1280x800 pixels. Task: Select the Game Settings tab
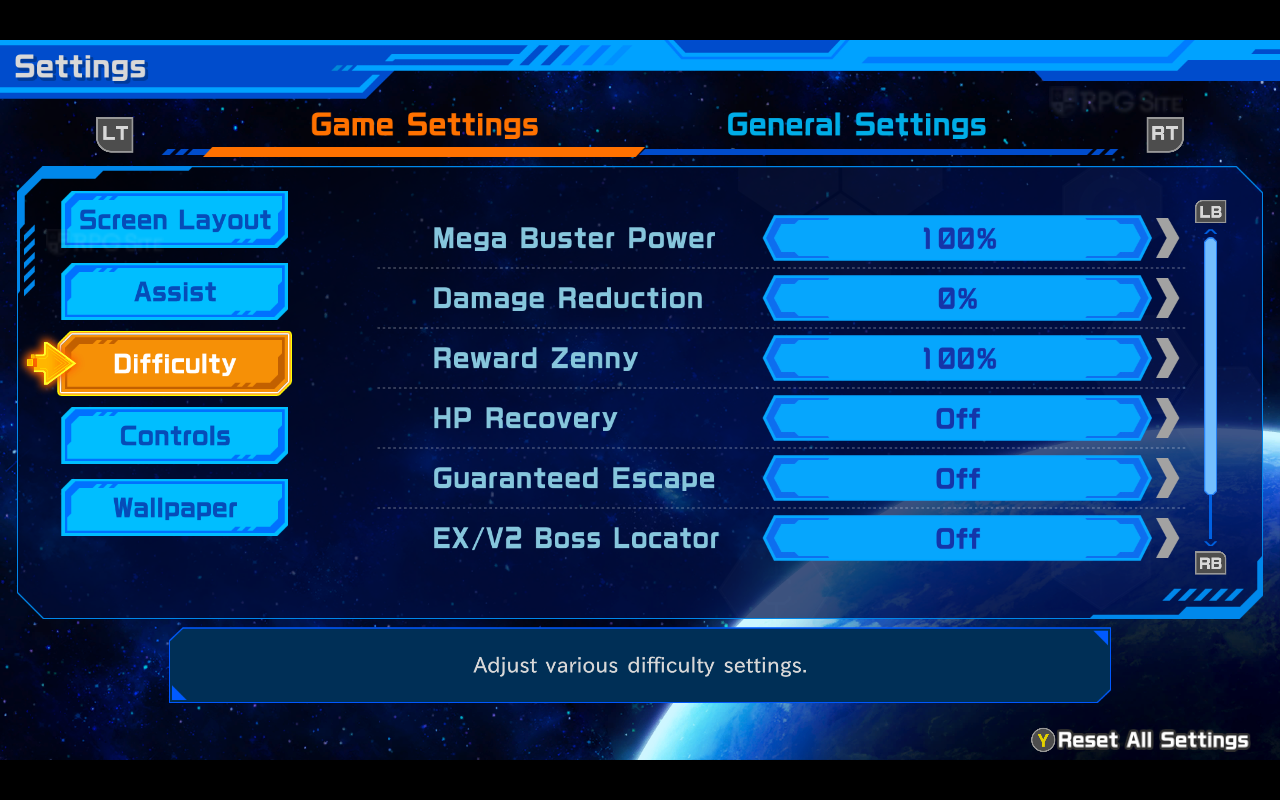point(426,125)
